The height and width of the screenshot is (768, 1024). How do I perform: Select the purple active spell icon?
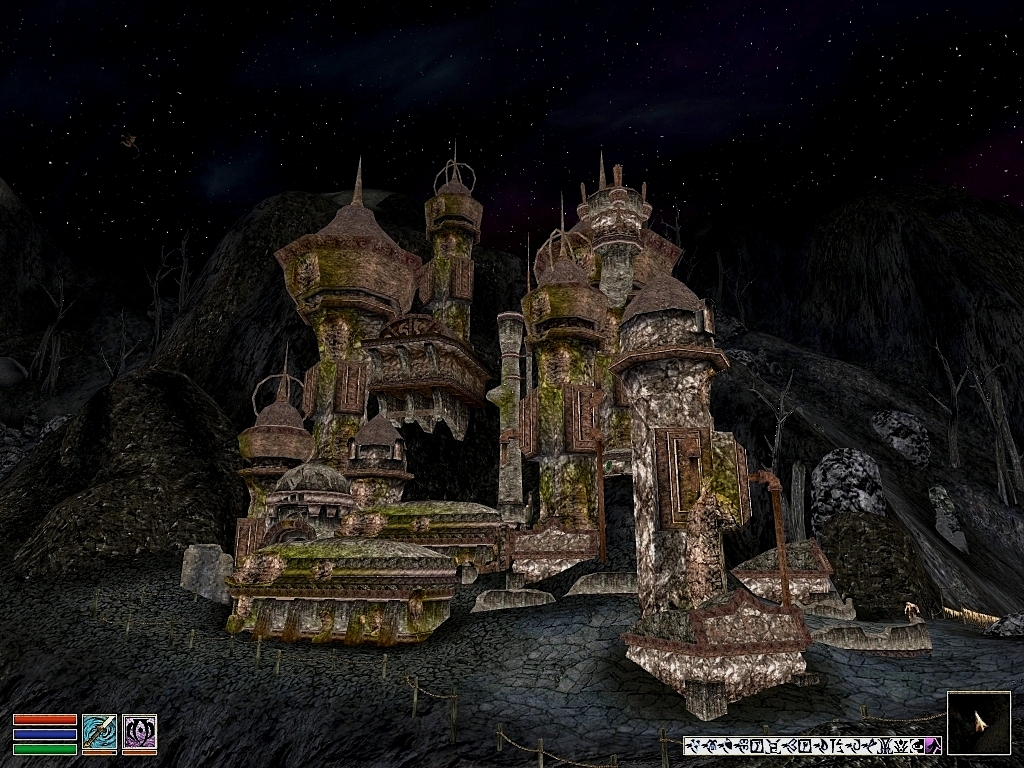139,733
